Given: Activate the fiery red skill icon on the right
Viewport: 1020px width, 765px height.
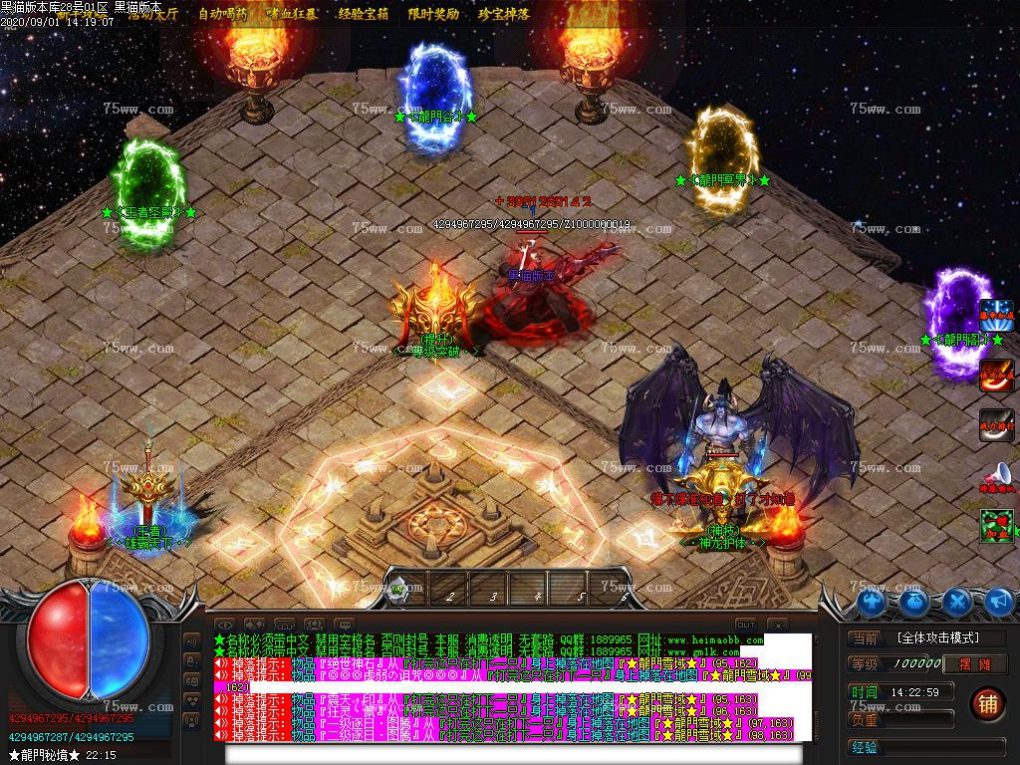Looking at the screenshot, I should [x=996, y=374].
